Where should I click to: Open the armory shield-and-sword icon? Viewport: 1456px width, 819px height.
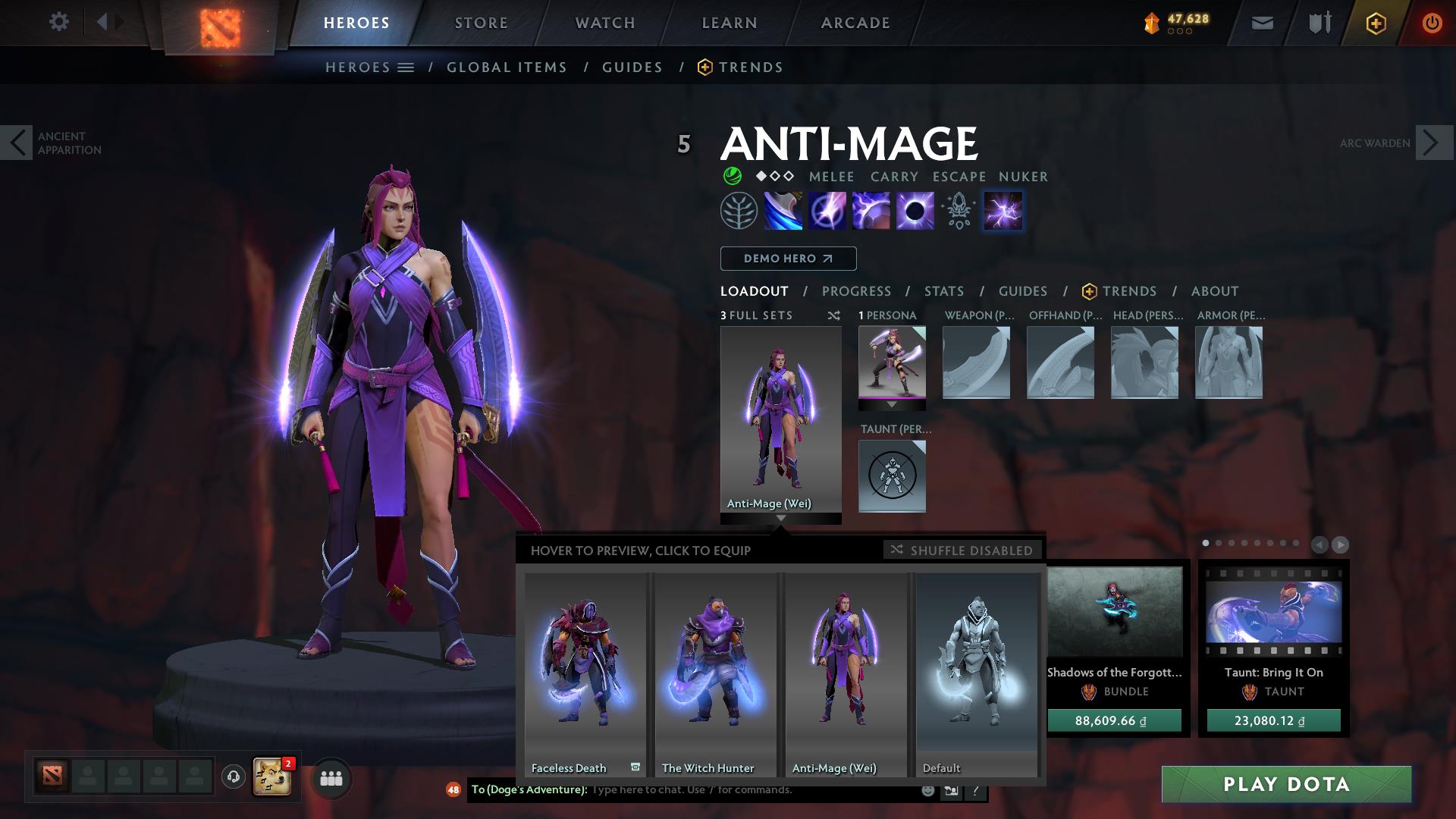(x=1317, y=23)
